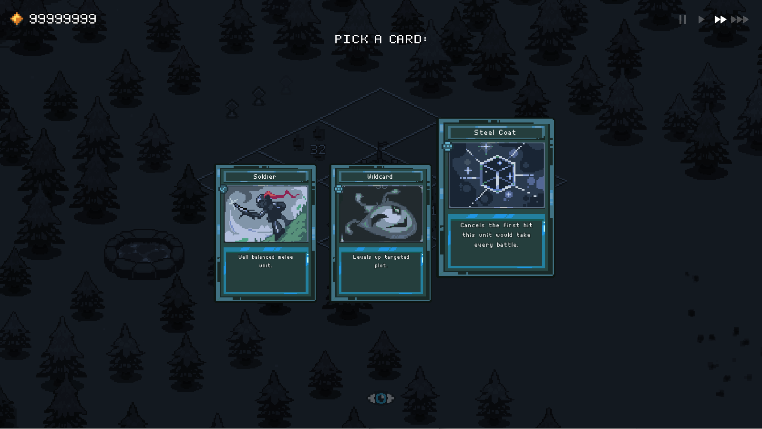Set double-arrow fast speed
This screenshot has height=429, width=762.
click(x=719, y=19)
